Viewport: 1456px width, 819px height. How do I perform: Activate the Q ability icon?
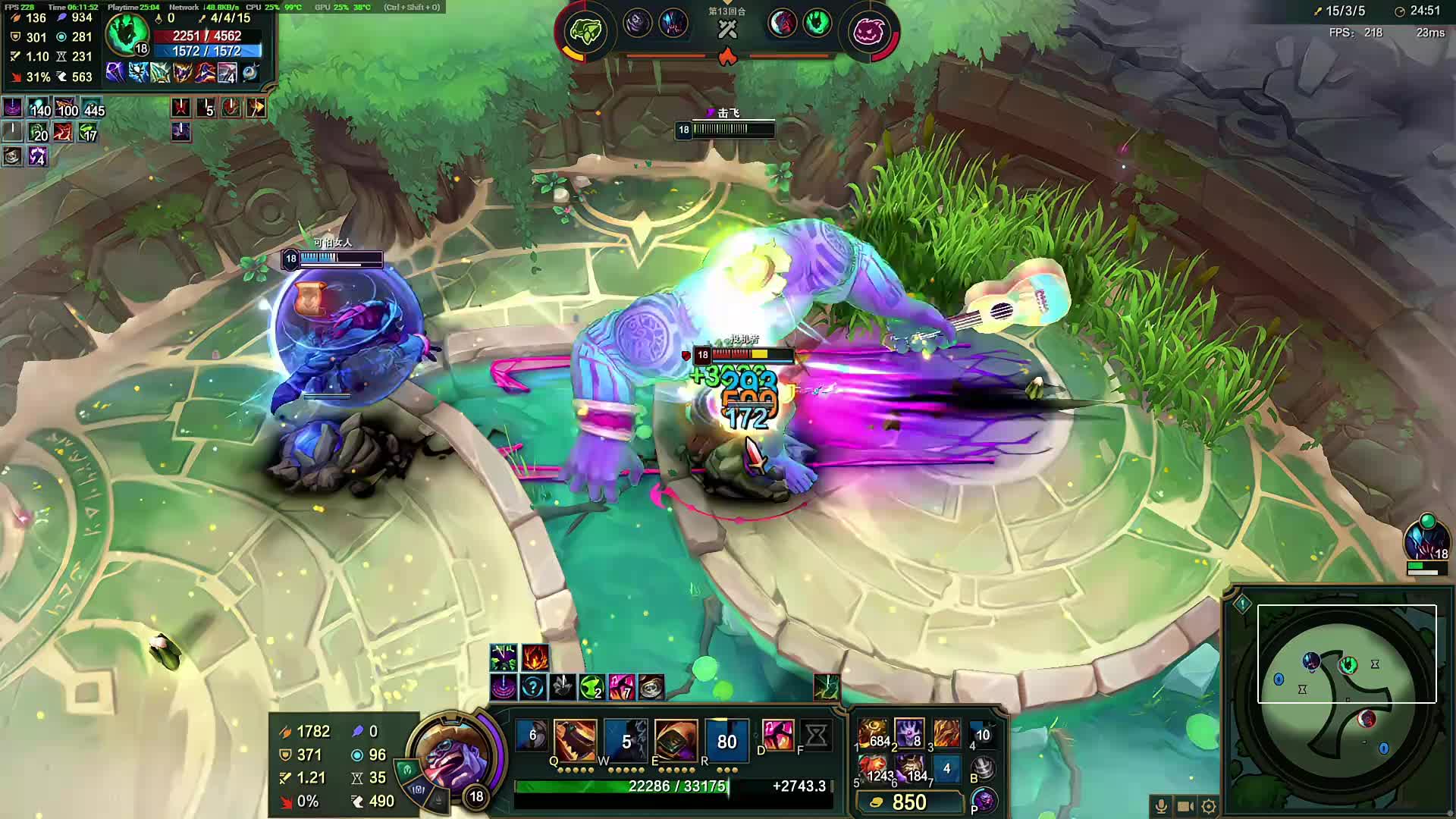coord(575,739)
